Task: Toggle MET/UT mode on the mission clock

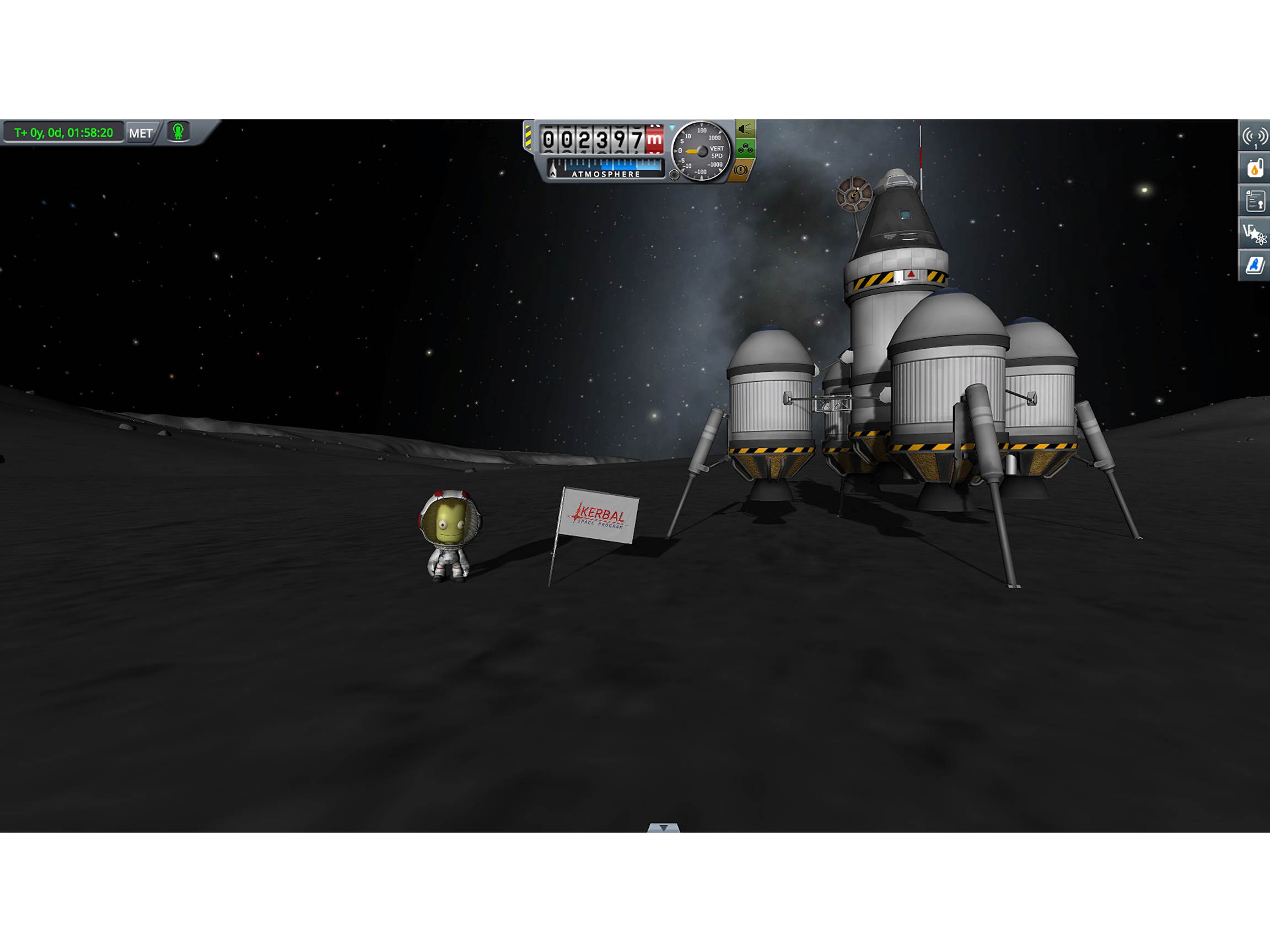Action: pos(142,134)
